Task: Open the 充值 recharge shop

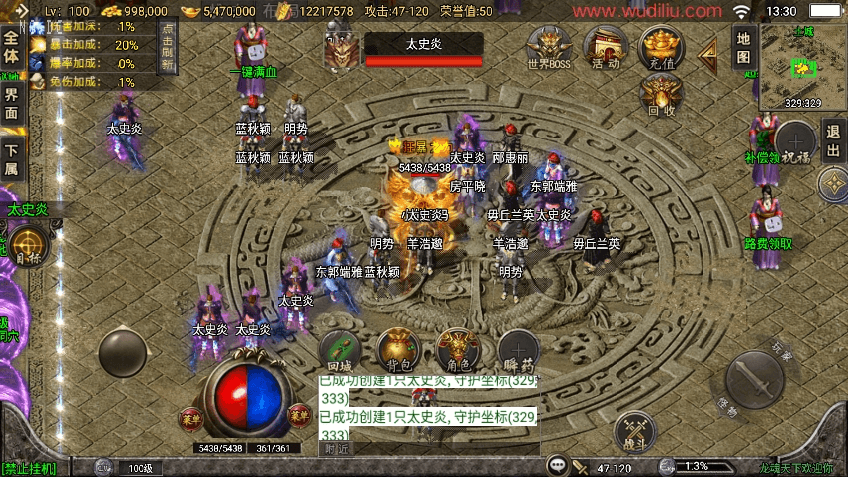Action: 661,47
